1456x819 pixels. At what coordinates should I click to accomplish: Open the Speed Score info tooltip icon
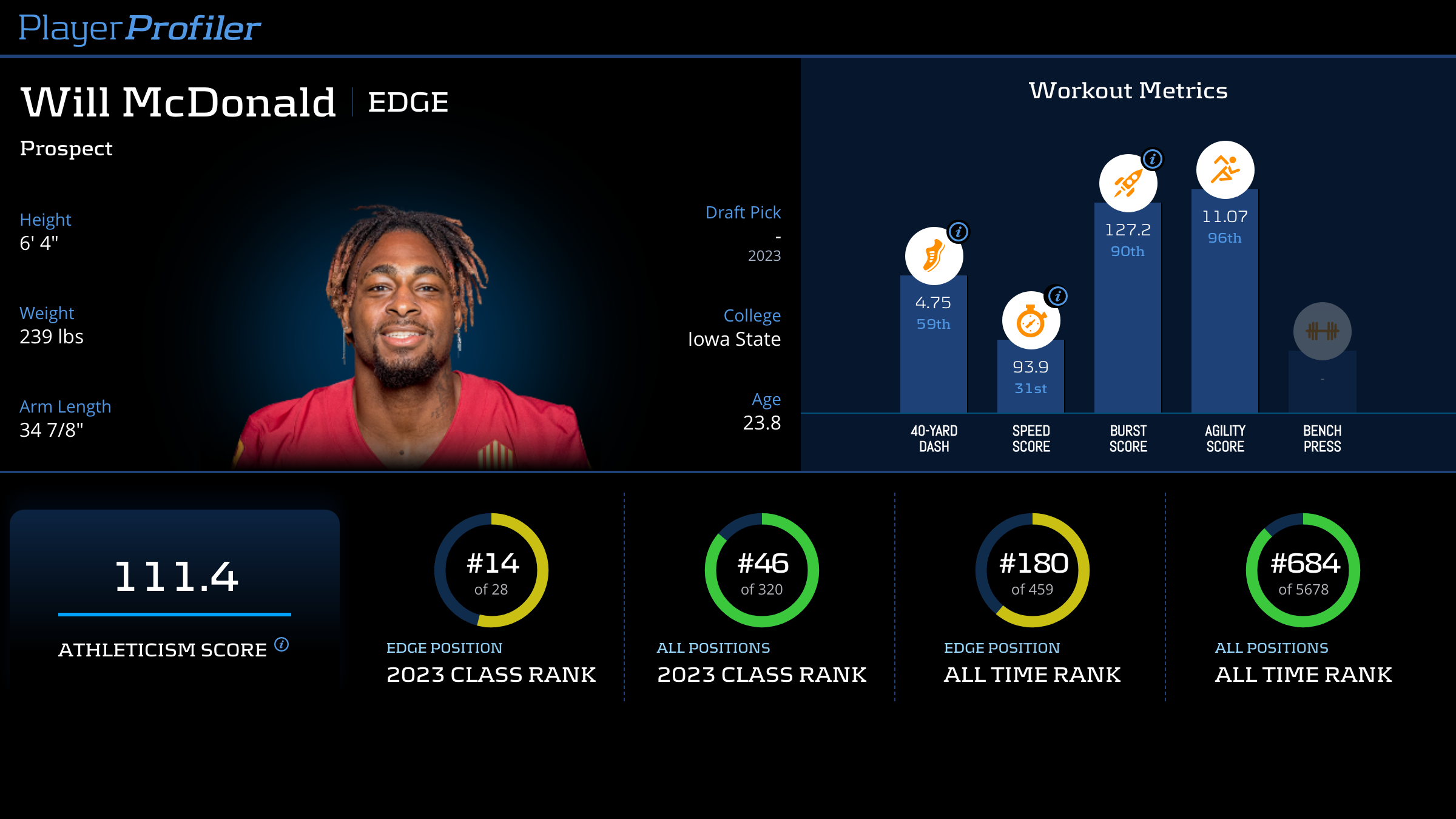point(1058,296)
